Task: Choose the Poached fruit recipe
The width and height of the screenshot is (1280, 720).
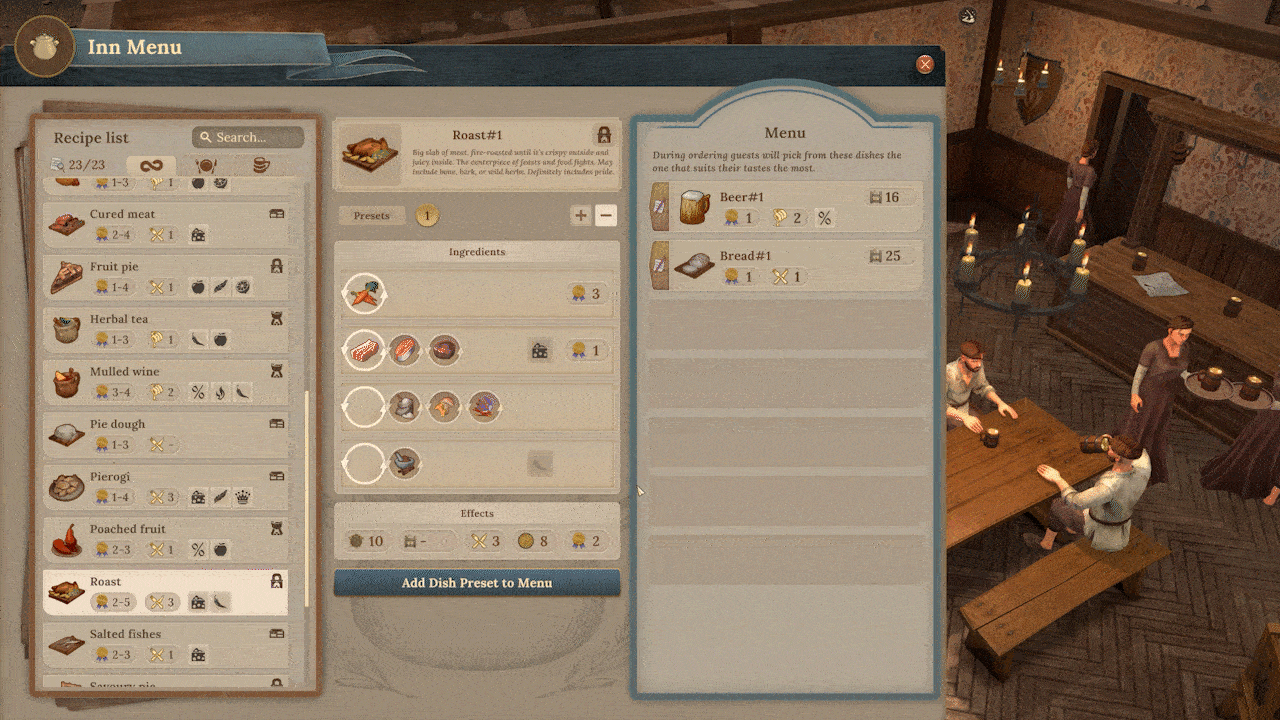Action: (x=166, y=539)
